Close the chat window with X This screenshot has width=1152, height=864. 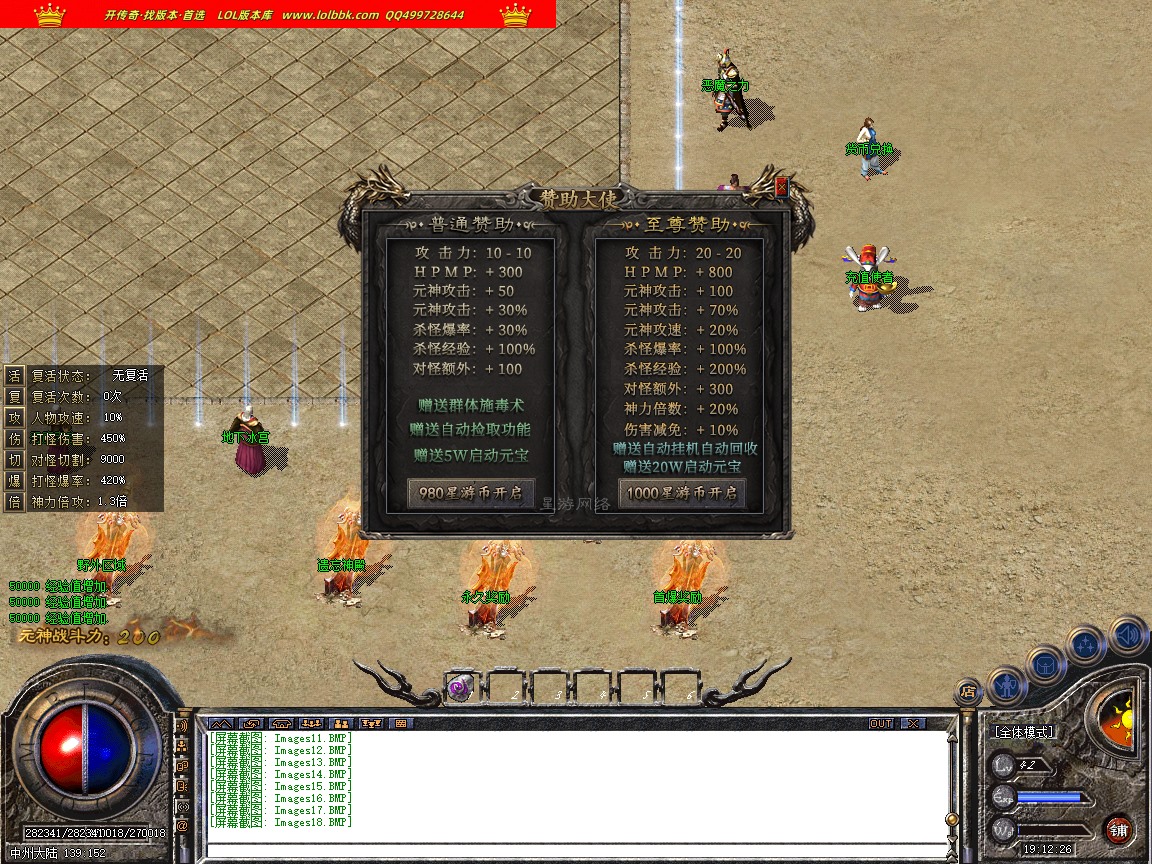click(x=912, y=723)
